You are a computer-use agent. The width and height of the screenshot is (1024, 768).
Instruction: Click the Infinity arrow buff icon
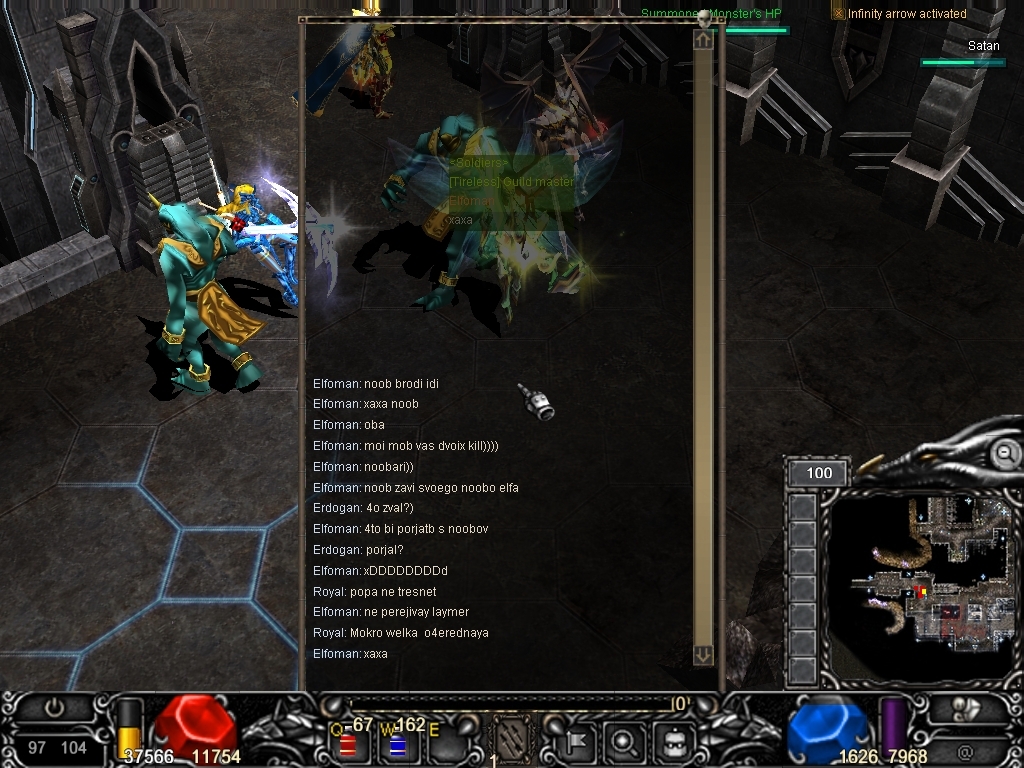point(839,13)
